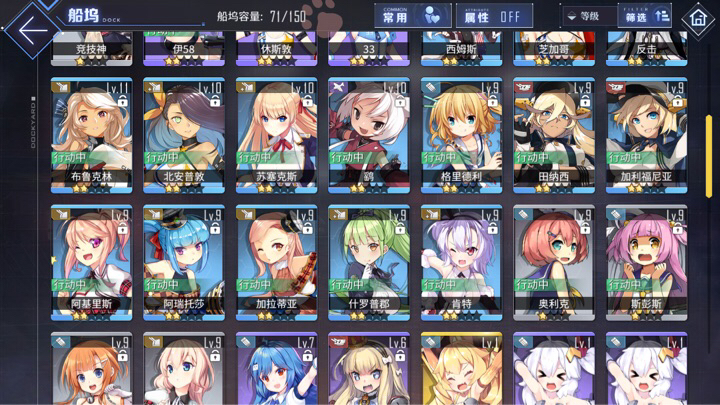Open the 等级 sort dropdown
720x405 pixels.
(589, 16)
